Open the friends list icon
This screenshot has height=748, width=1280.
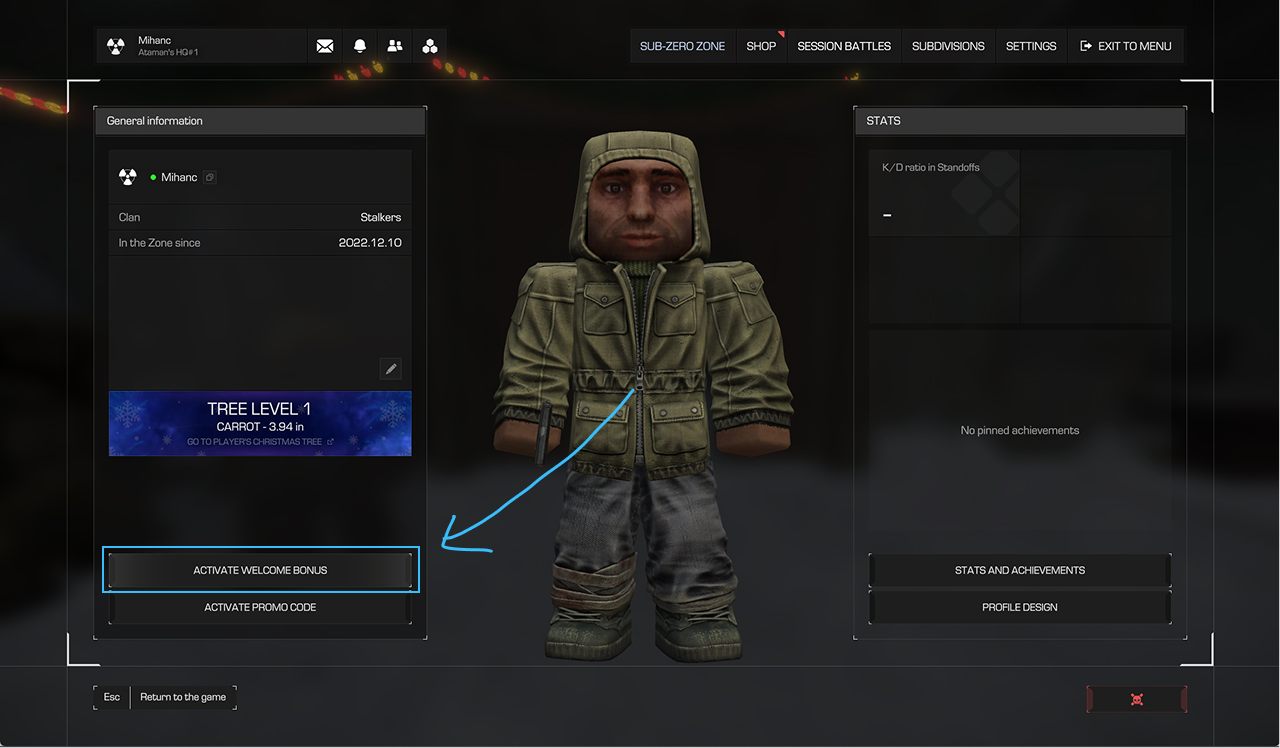pos(395,46)
